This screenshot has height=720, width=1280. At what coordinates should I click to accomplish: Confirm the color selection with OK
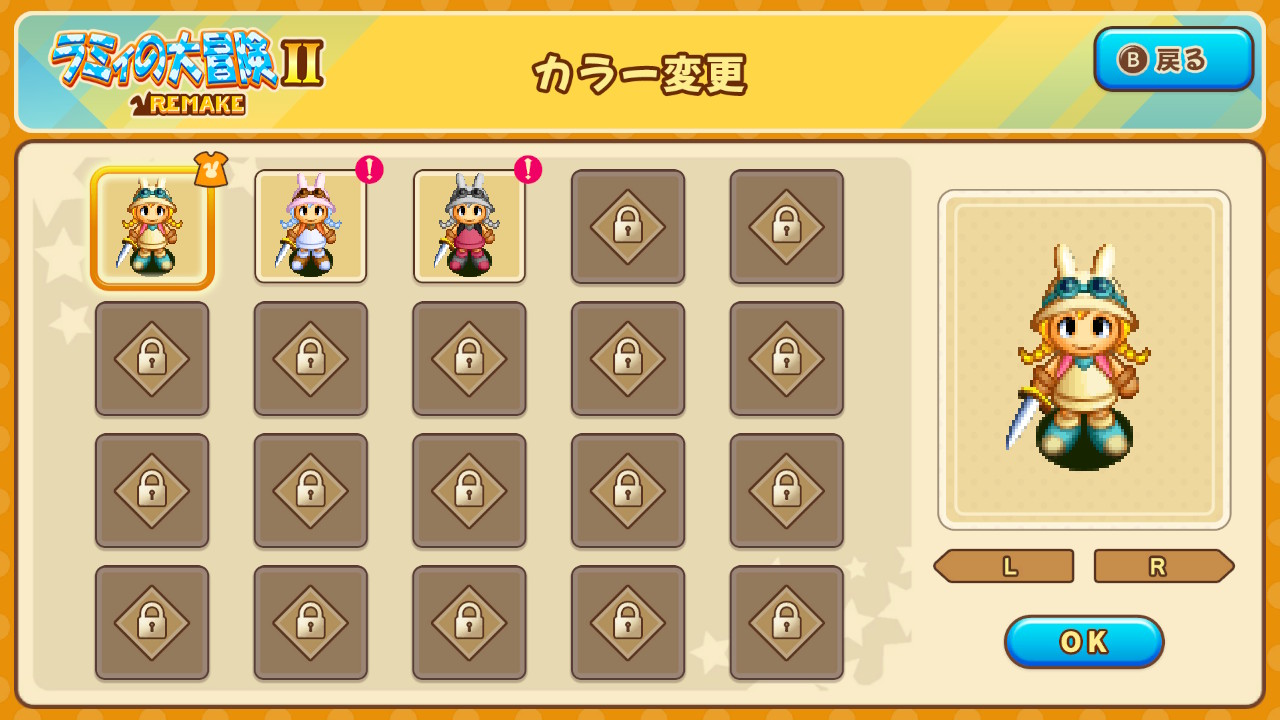1083,642
